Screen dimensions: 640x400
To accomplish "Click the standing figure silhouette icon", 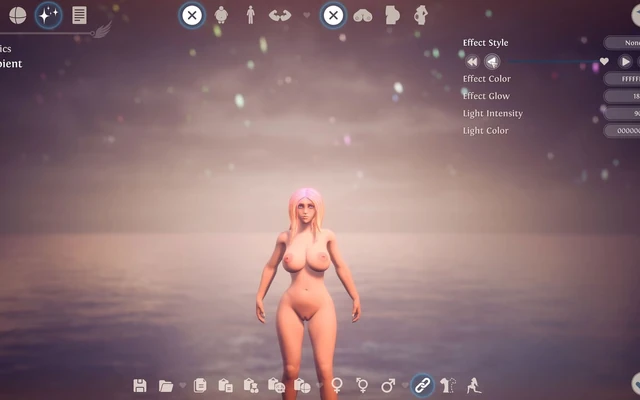I will click(x=249, y=15).
